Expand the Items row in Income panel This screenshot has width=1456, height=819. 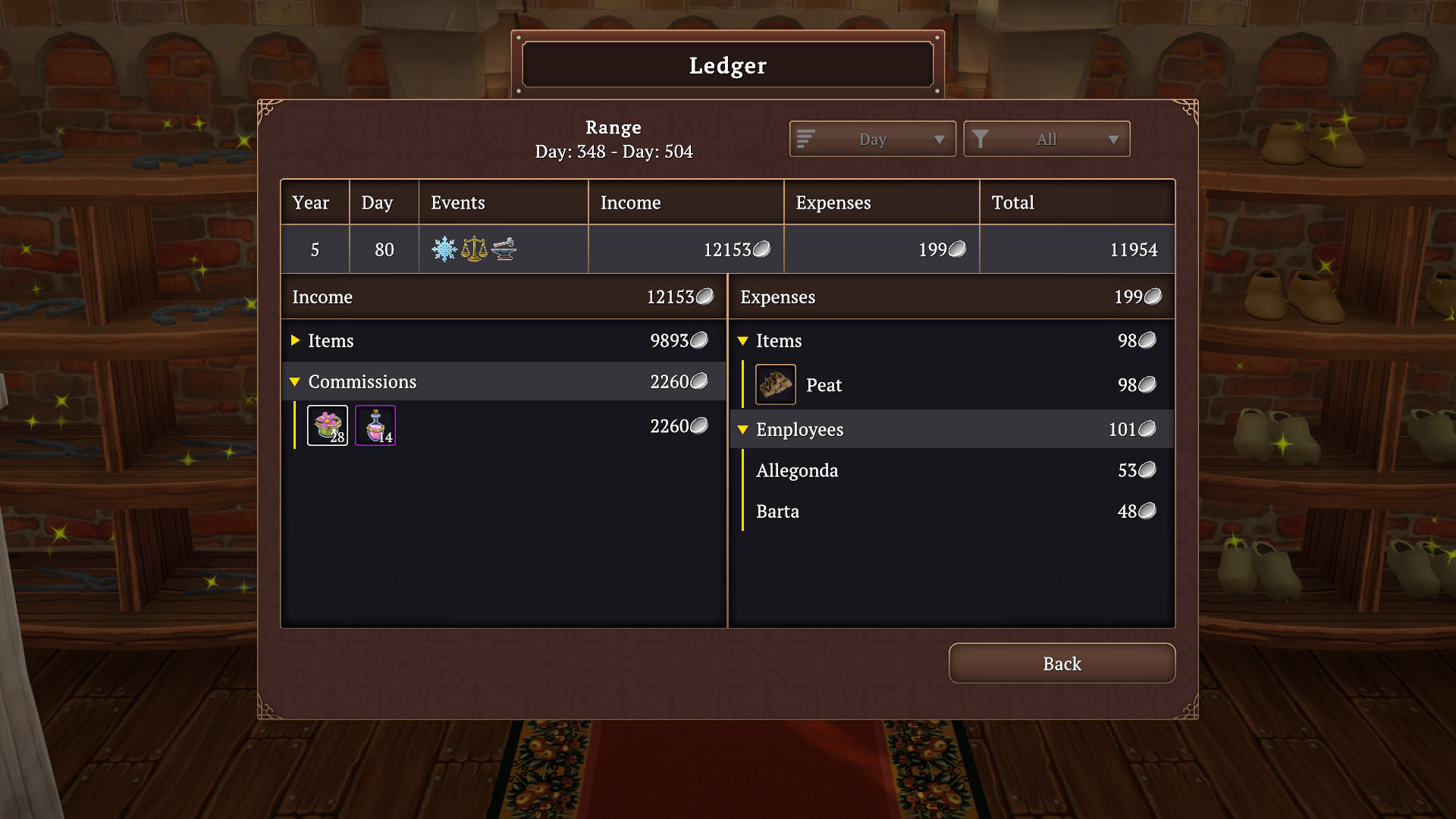click(295, 340)
